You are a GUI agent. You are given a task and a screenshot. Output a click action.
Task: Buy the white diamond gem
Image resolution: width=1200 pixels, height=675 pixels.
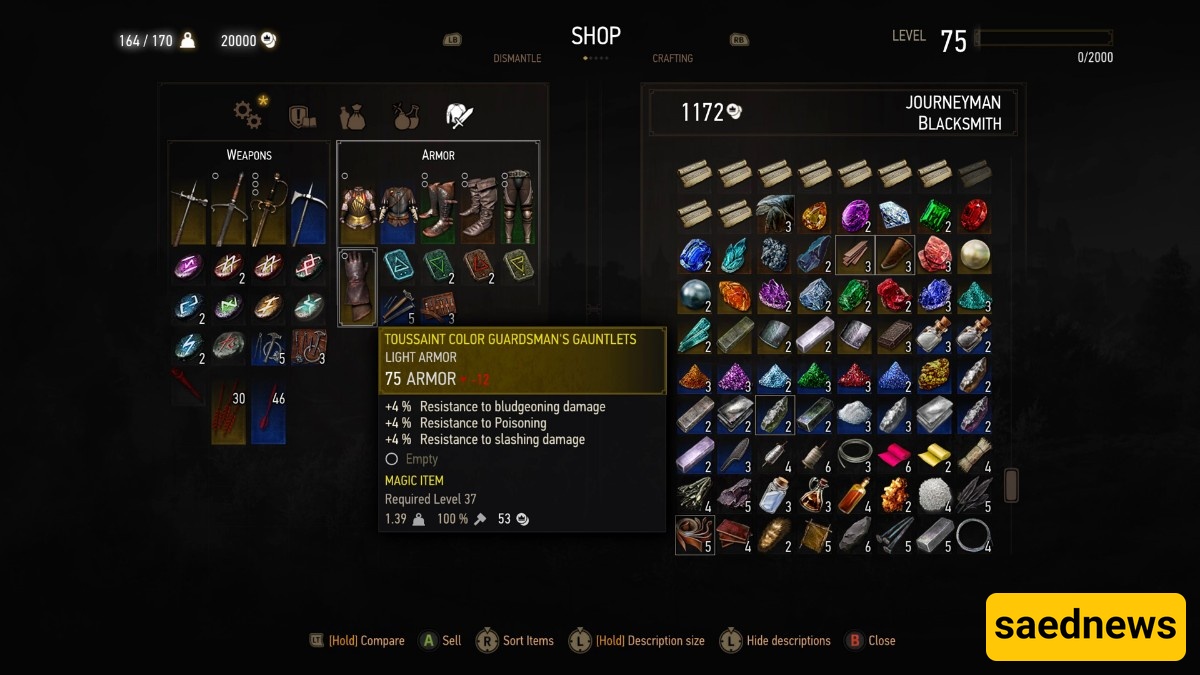click(894, 215)
